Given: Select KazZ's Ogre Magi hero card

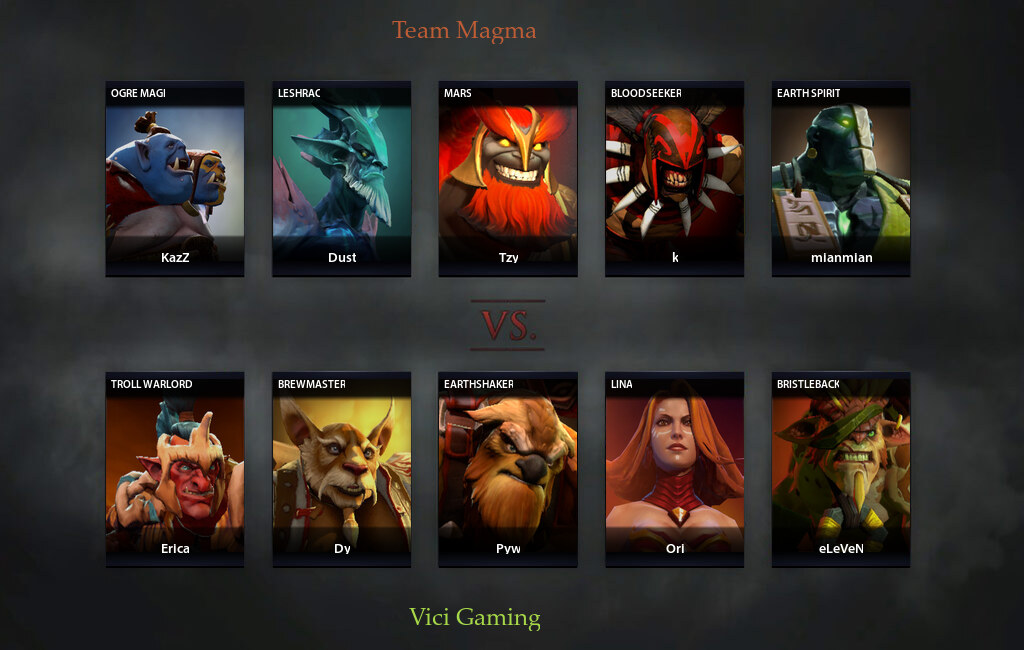Looking at the screenshot, I should click(x=175, y=178).
